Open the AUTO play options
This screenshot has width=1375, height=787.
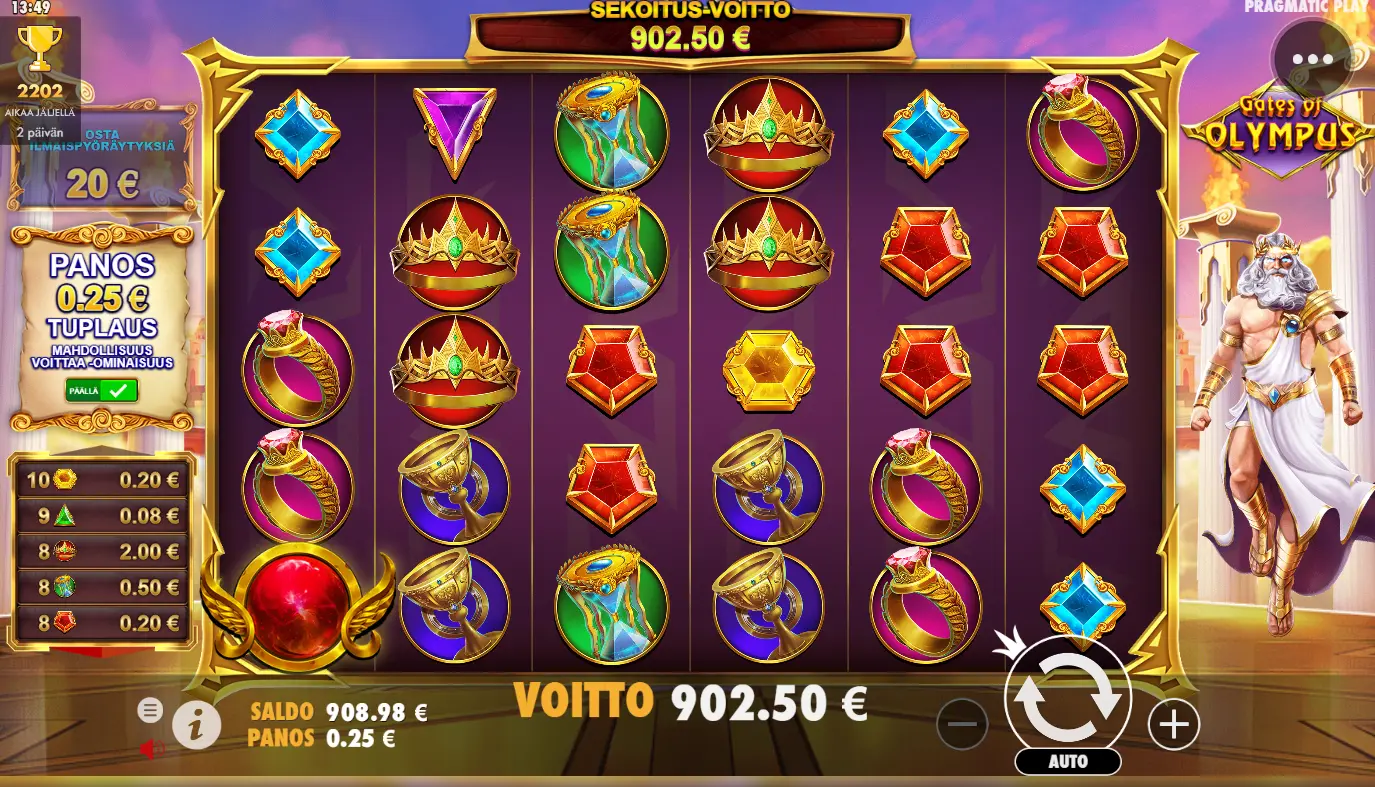click(x=1068, y=761)
